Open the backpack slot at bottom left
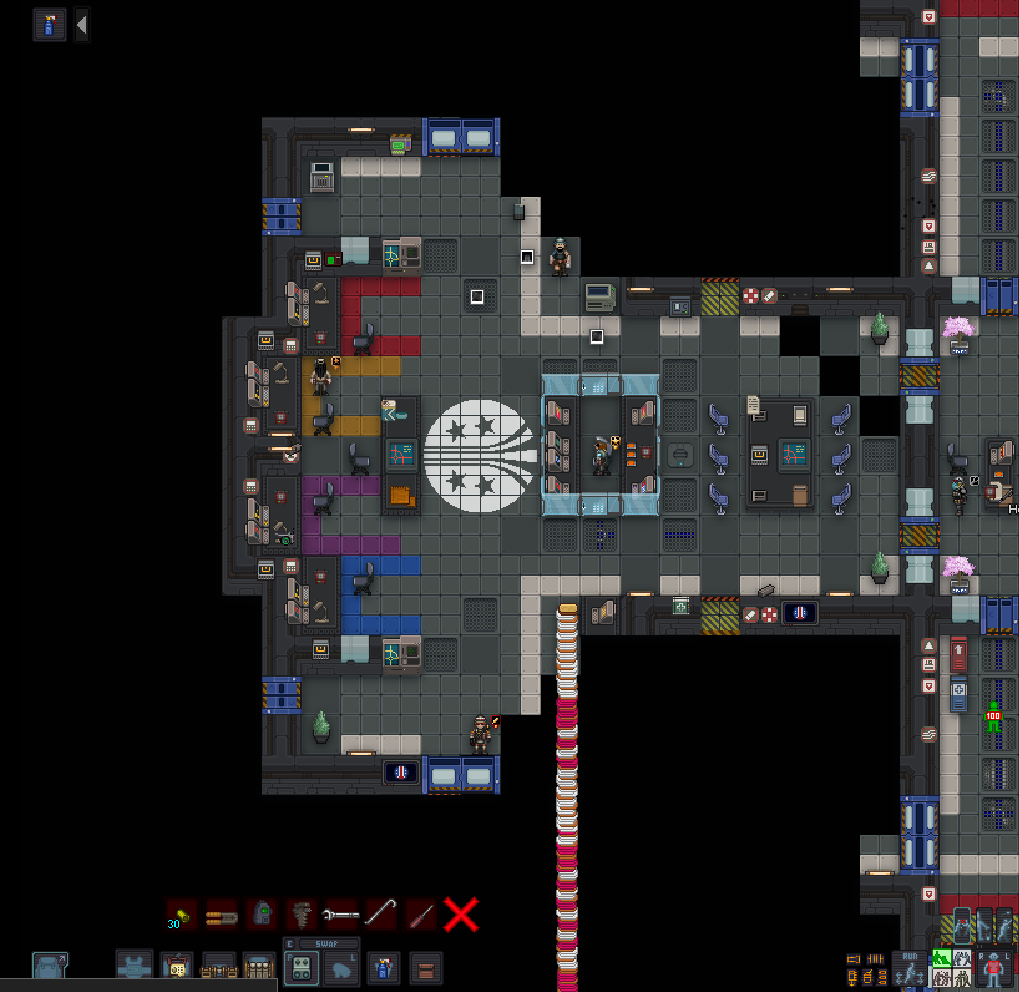The width and height of the screenshot is (1019, 992). tap(50, 967)
